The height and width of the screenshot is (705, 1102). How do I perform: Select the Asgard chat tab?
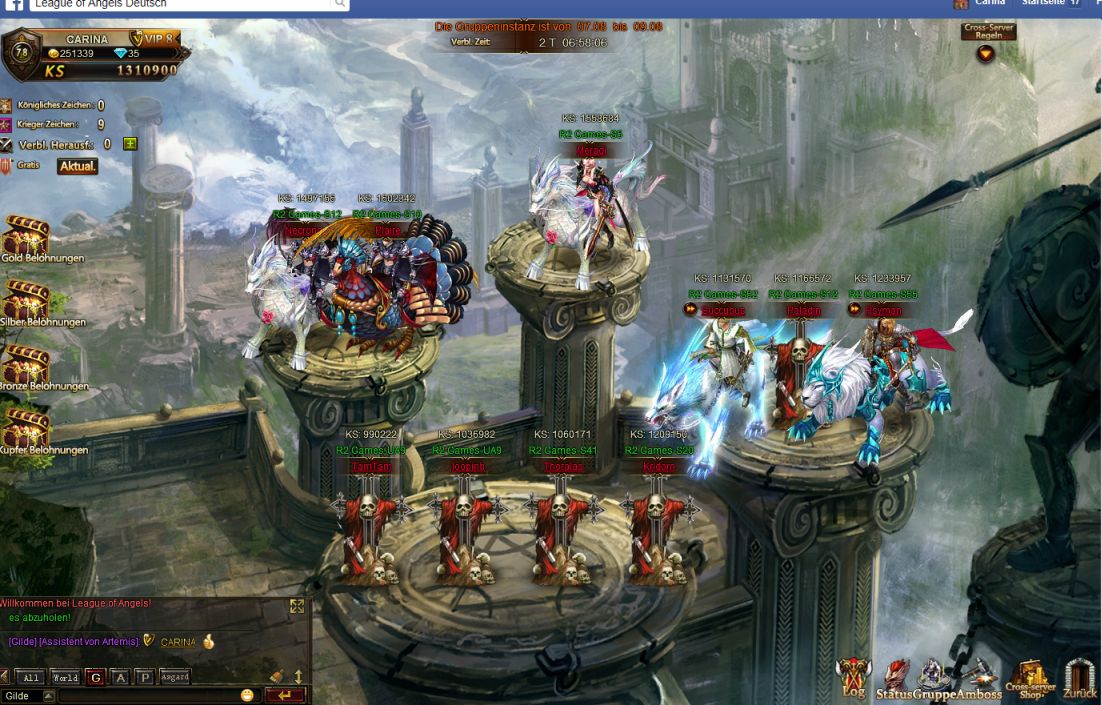(174, 677)
